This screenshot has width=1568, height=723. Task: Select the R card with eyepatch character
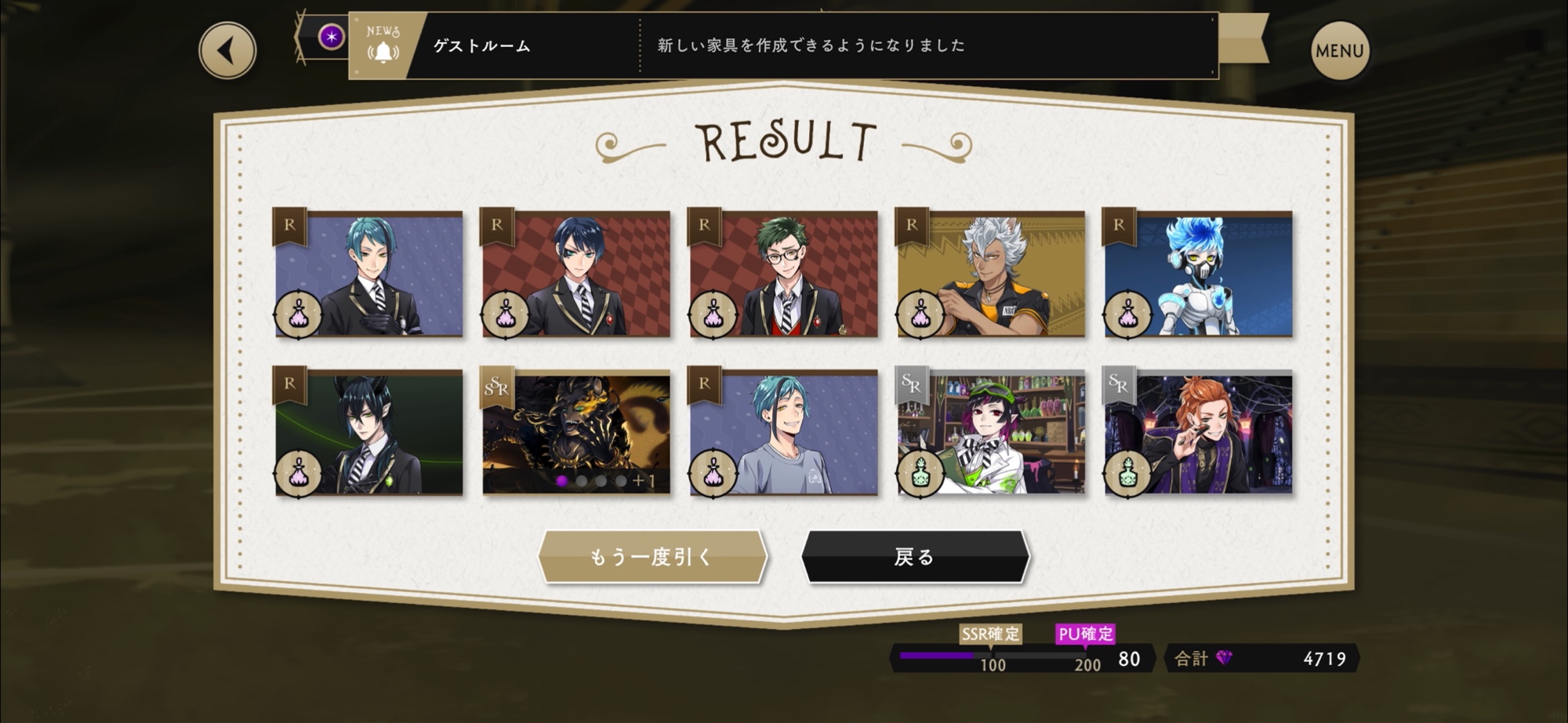coord(576,274)
